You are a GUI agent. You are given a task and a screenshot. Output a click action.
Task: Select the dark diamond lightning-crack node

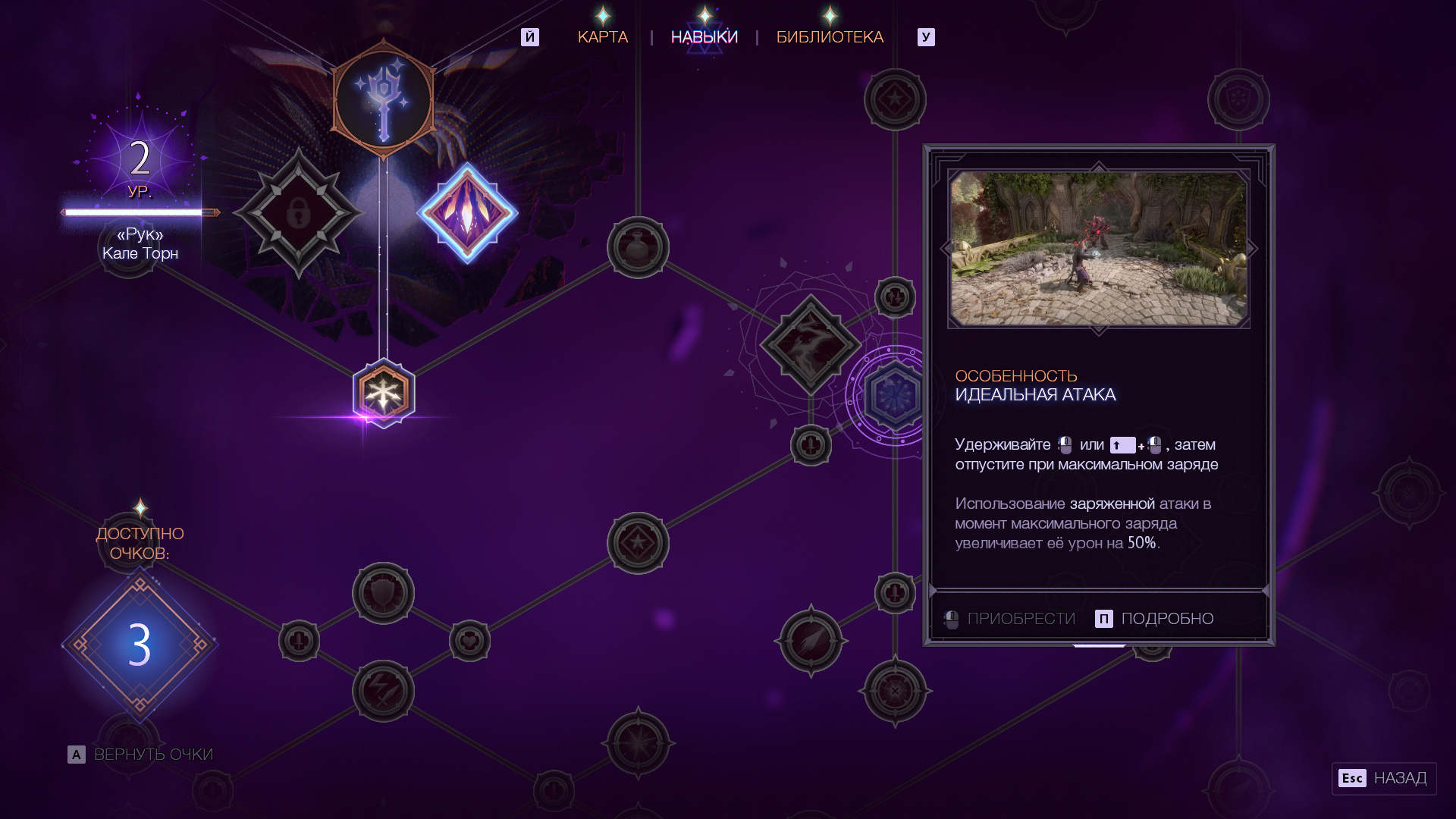[x=811, y=344]
